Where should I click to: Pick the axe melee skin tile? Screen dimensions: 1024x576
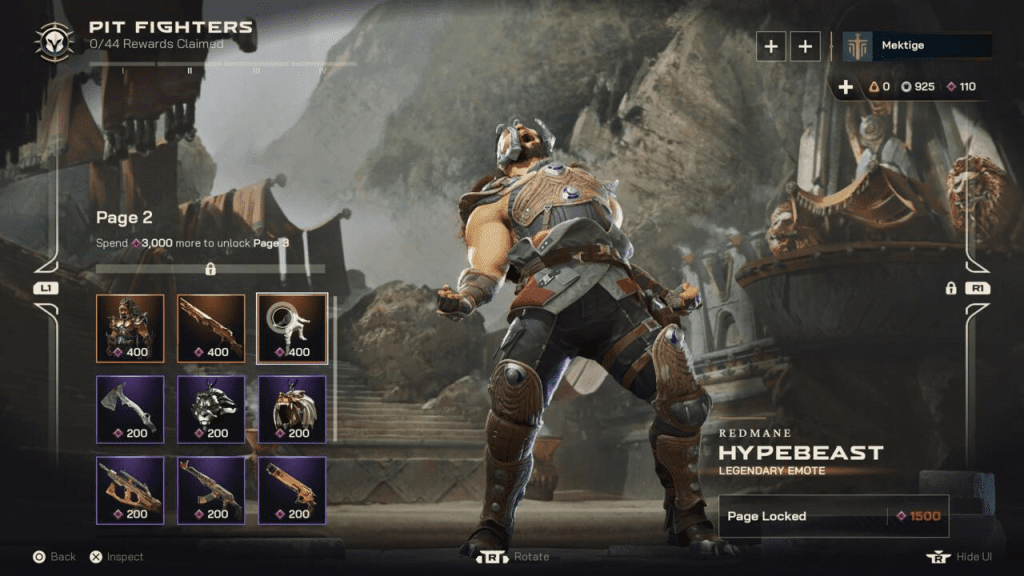click(130, 408)
